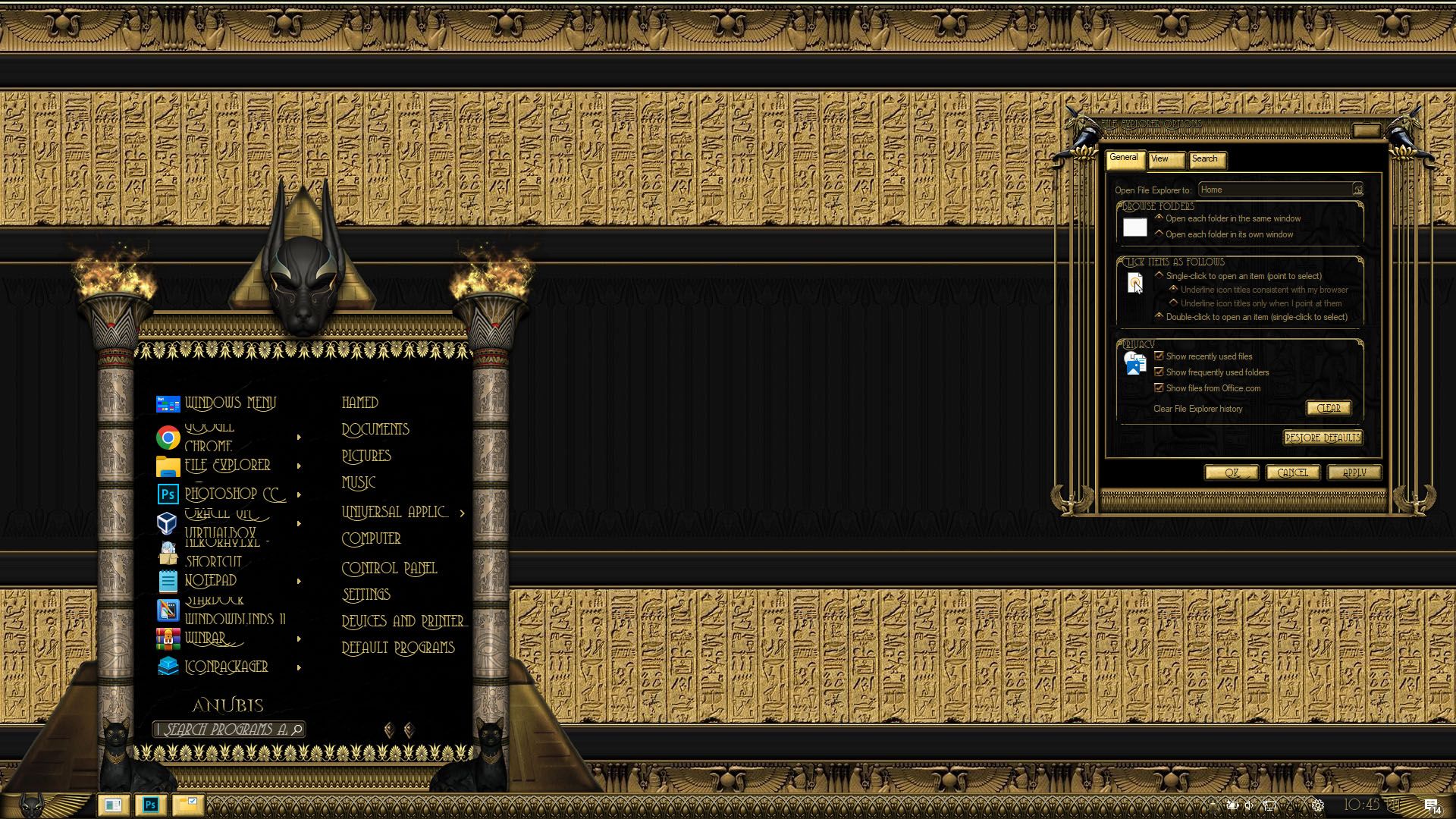Image resolution: width=1456 pixels, height=819 pixels.
Task: Launch IconPackager from start menu
Action: point(226,667)
